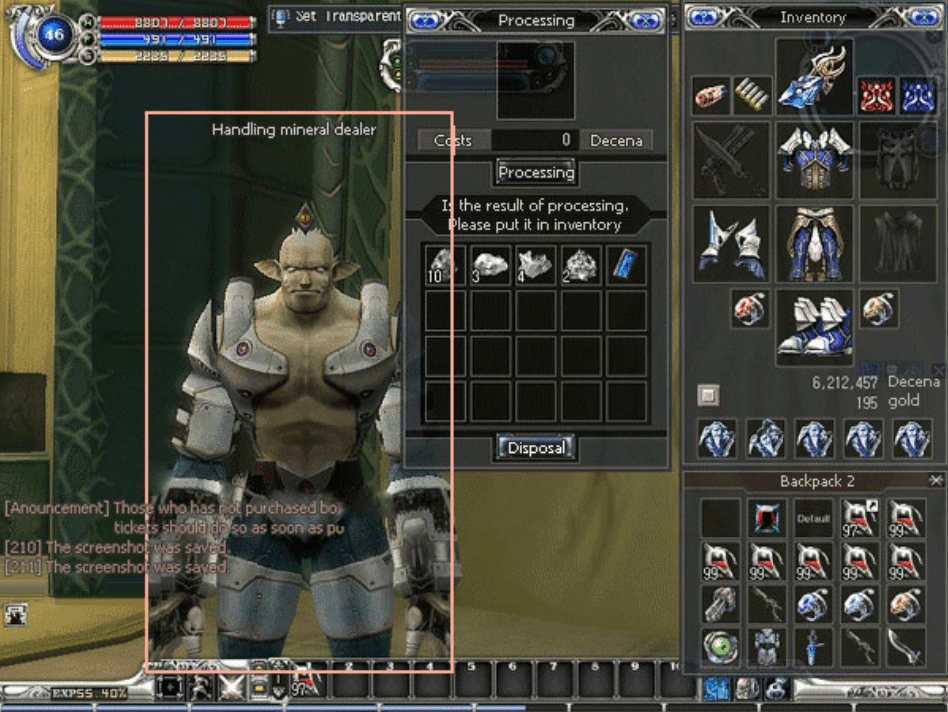The height and width of the screenshot is (712, 948).
Task: Select the blue crystal in processing results
Action: (x=627, y=266)
